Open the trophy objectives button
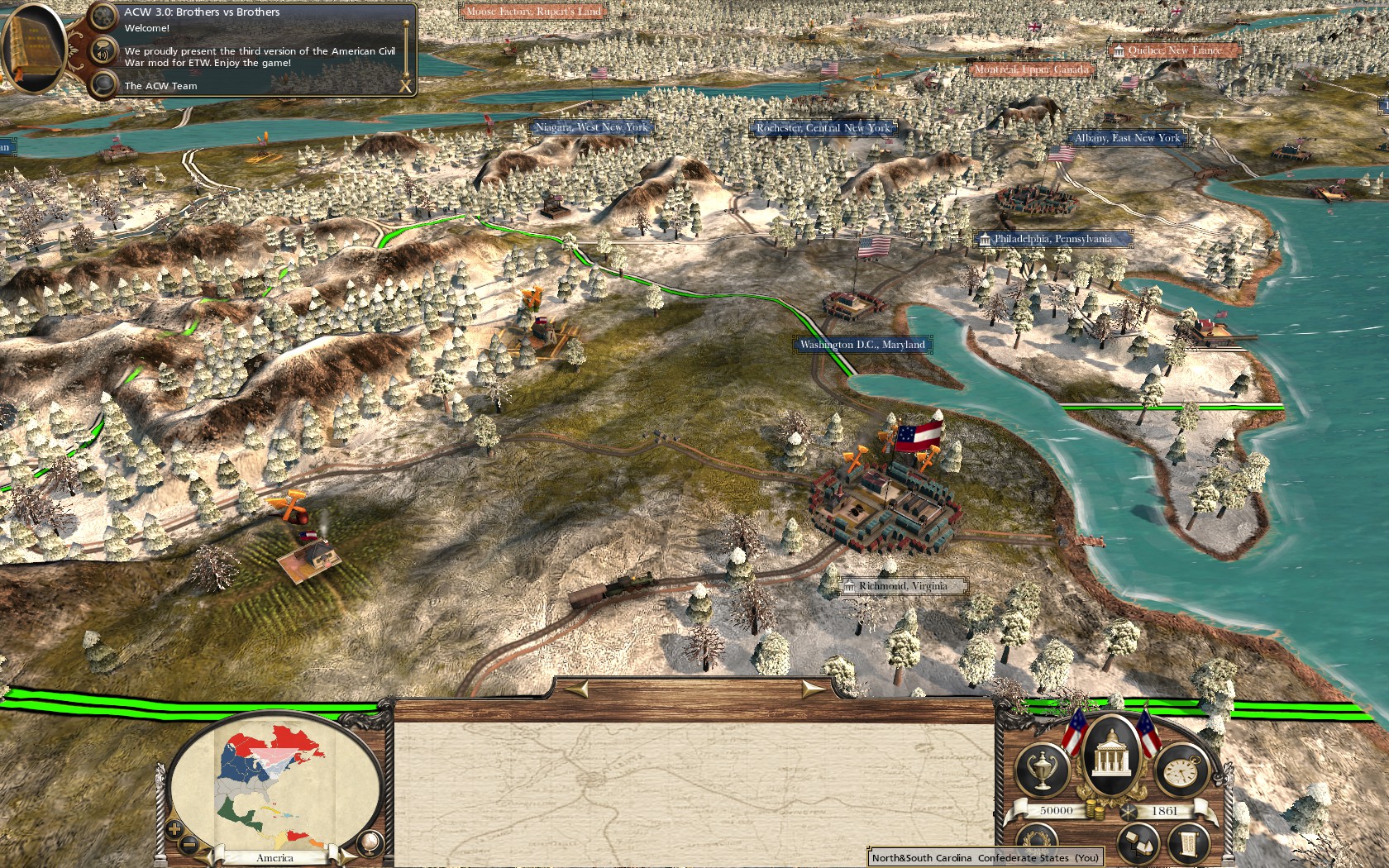The width and height of the screenshot is (1389, 868). (1041, 770)
